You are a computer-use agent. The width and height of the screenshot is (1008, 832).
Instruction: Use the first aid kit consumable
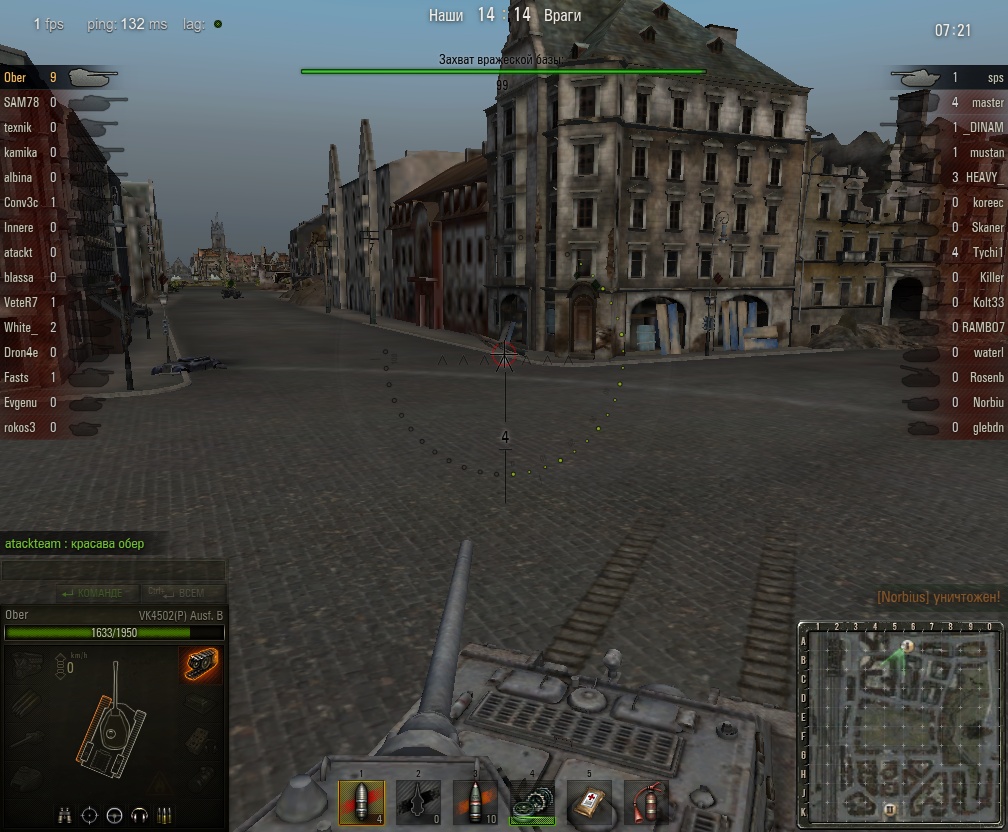(x=589, y=802)
